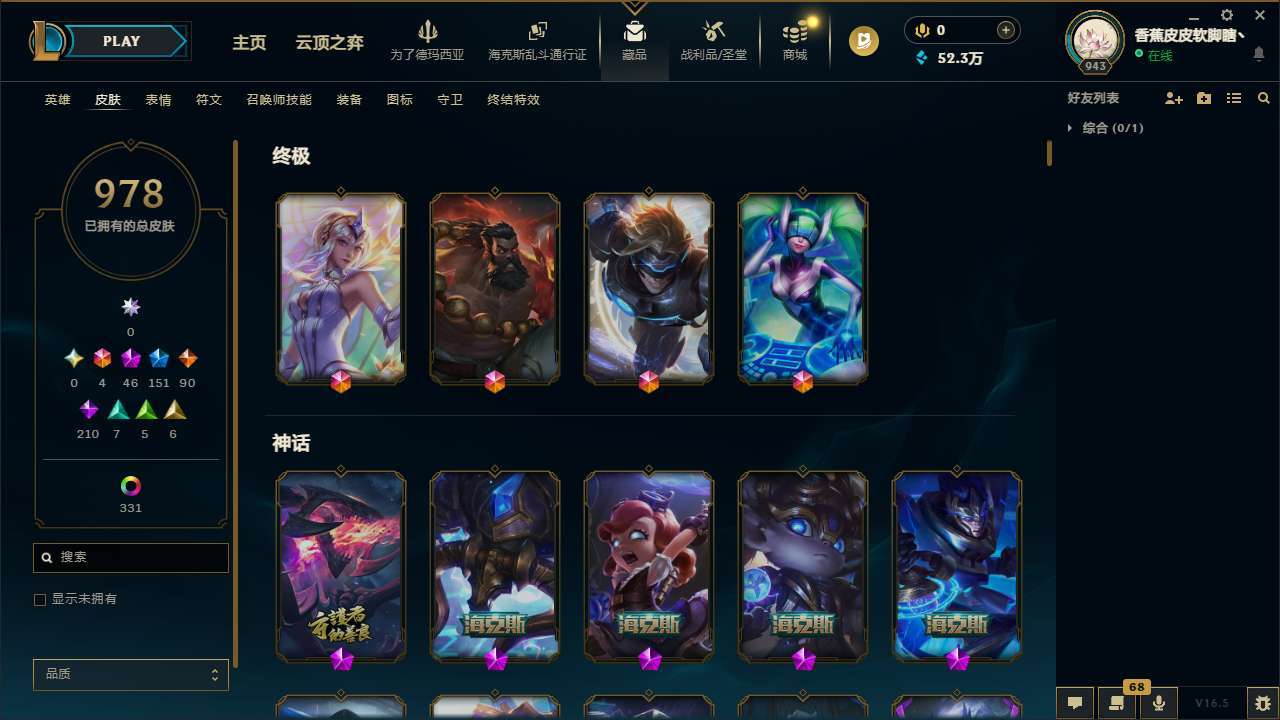Open the chat messages icon

(x=1073, y=703)
